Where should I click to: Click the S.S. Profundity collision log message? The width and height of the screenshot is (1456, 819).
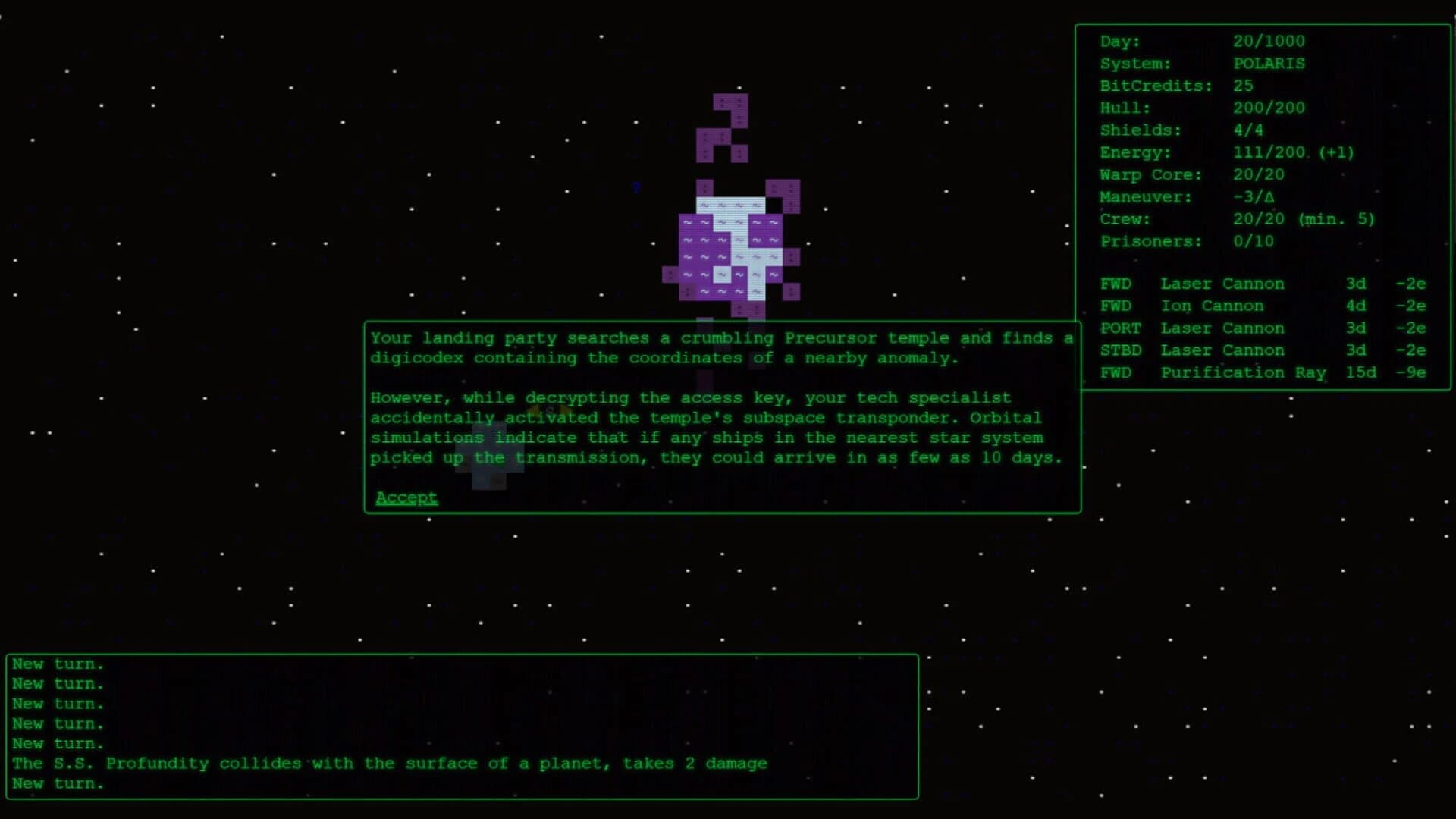(388, 763)
